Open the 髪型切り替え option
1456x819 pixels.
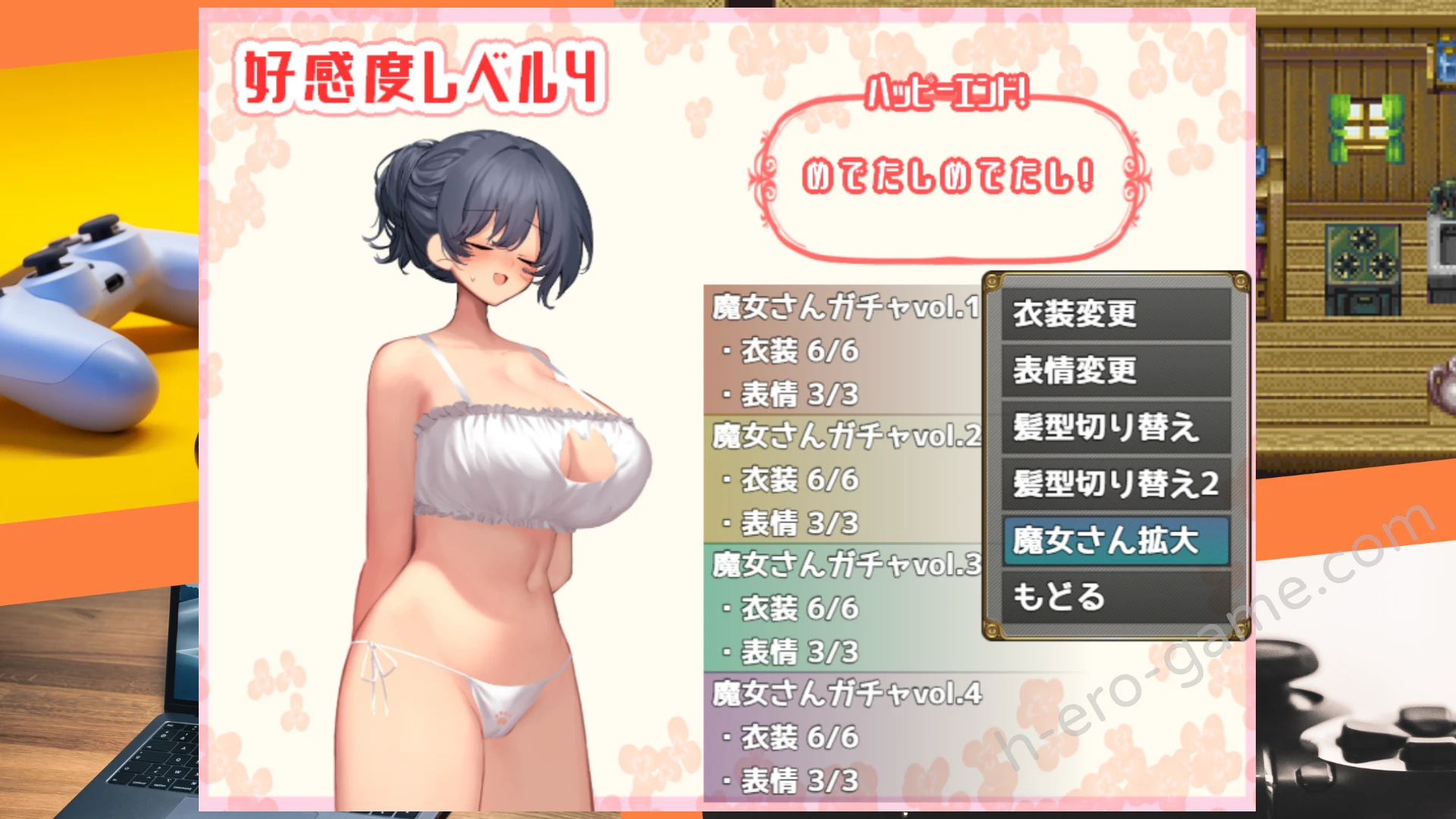[1116, 428]
